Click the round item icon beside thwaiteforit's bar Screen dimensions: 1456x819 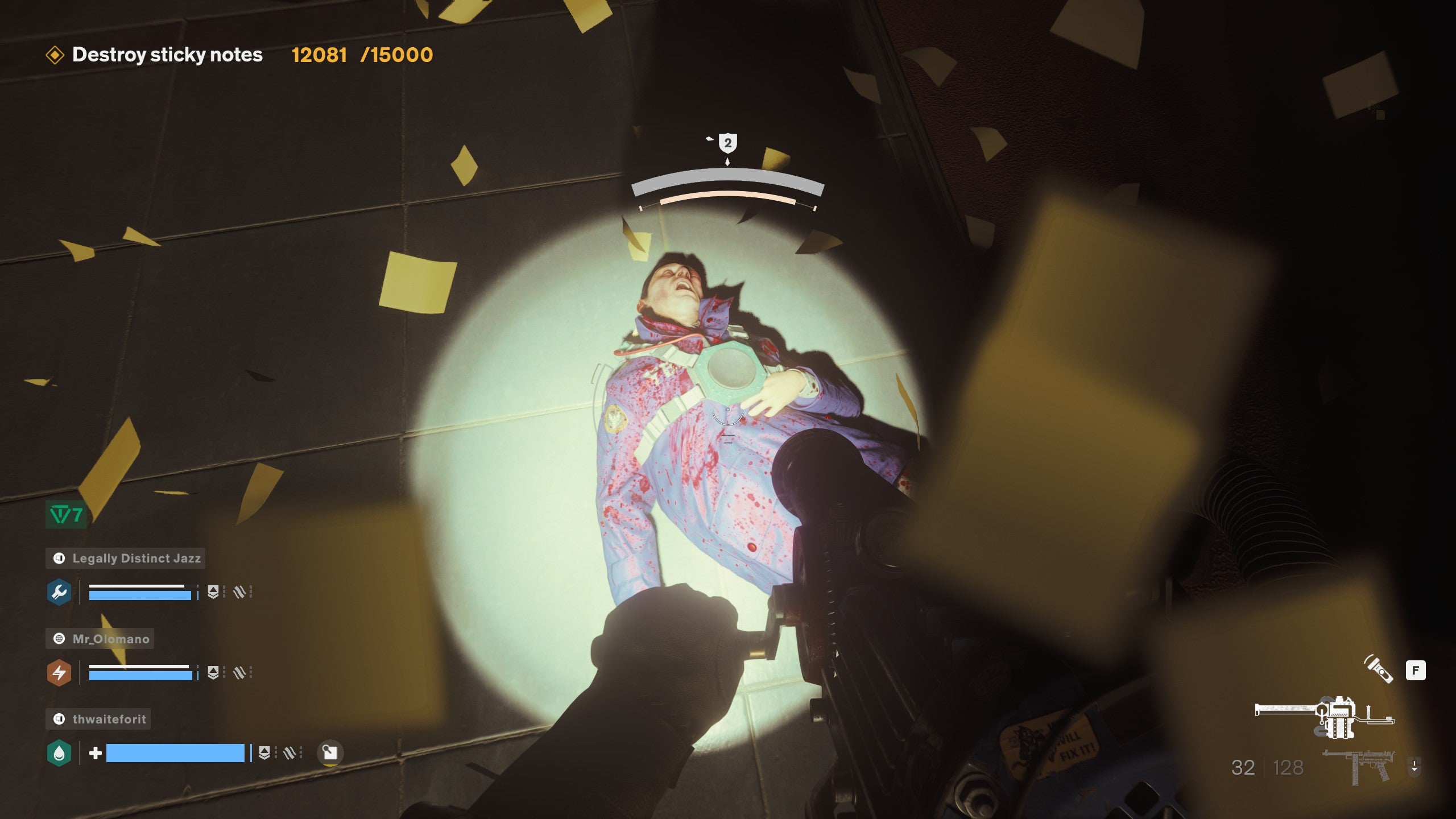pos(330,753)
